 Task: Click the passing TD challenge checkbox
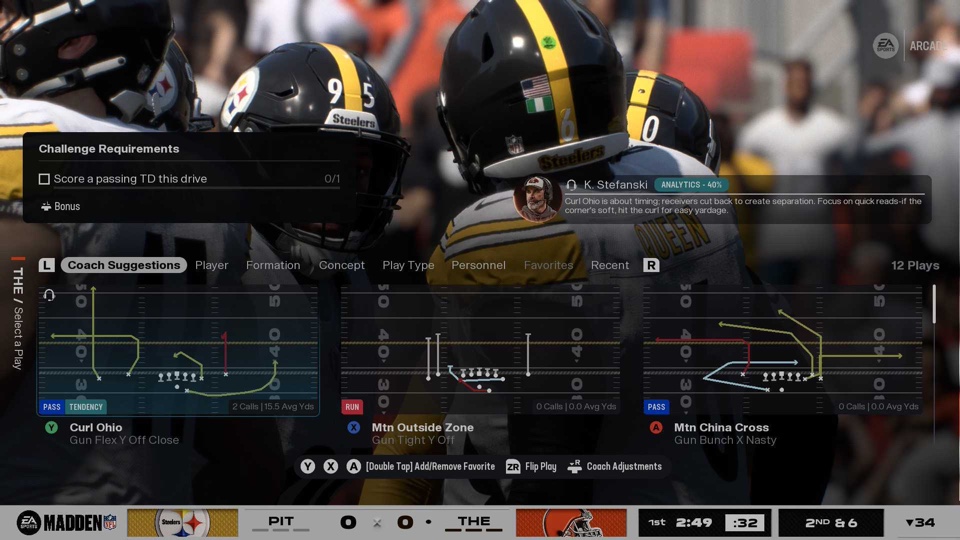coord(44,179)
